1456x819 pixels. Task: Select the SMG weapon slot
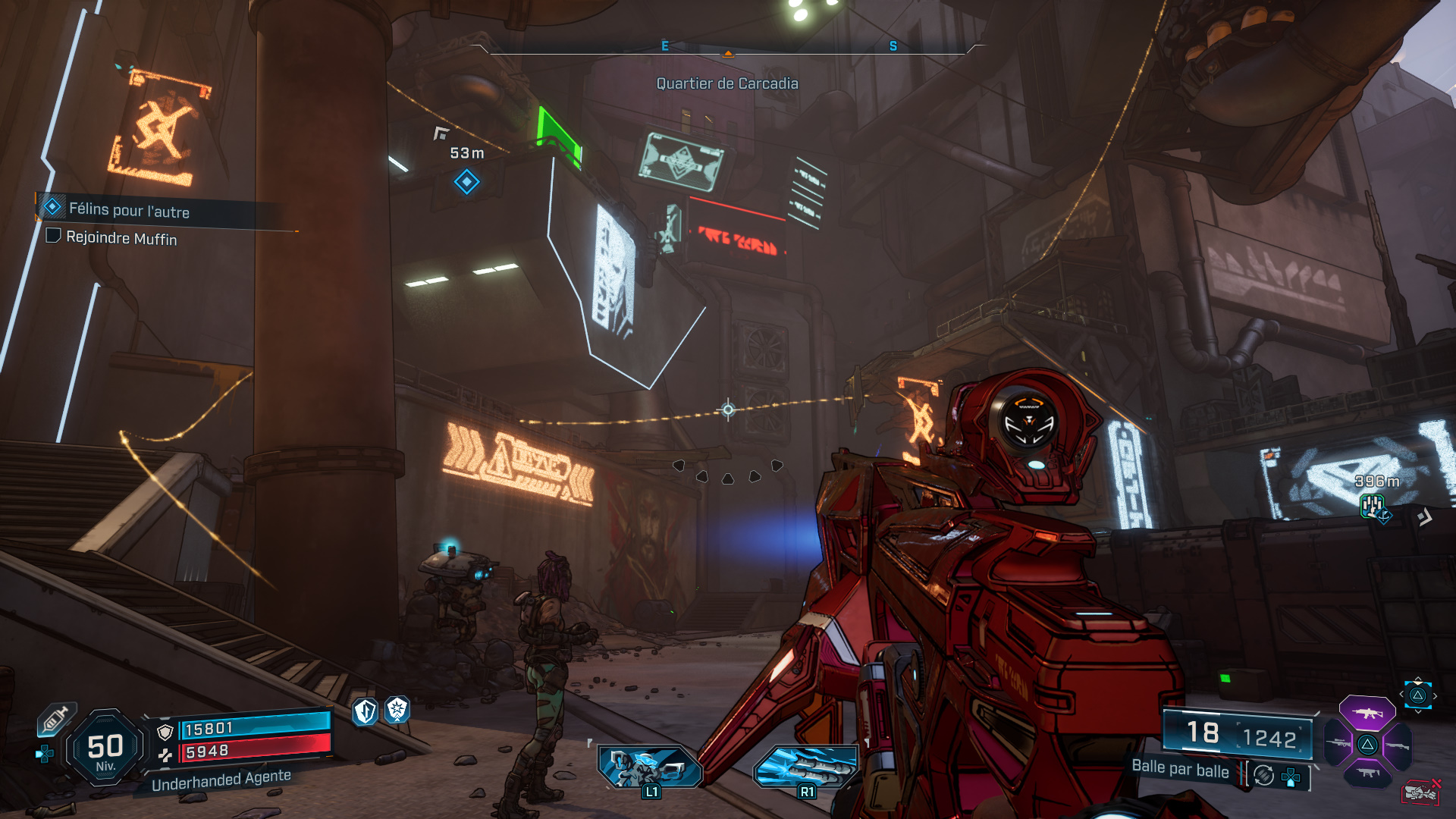pos(1367,772)
